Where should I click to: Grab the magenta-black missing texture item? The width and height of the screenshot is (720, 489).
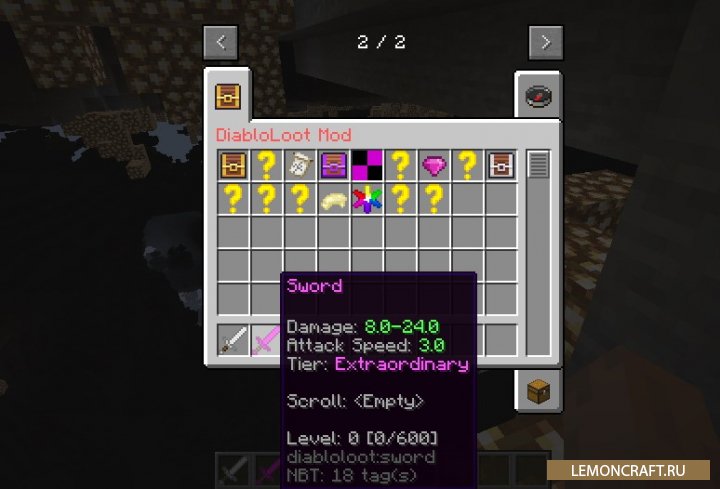[x=366, y=165]
